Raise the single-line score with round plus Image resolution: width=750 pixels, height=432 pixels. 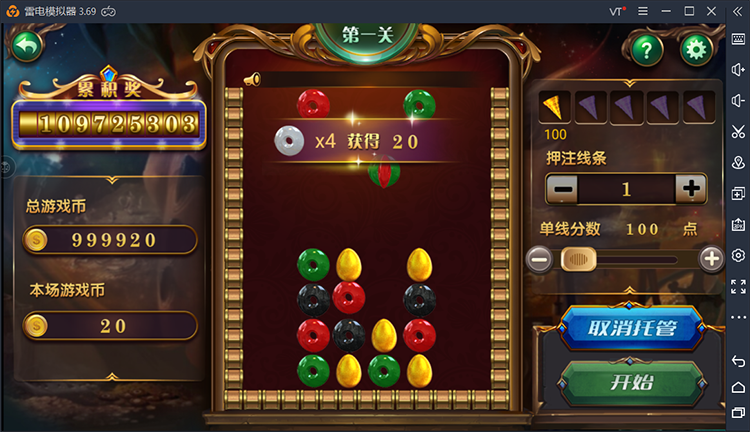[x=711, y=259]
